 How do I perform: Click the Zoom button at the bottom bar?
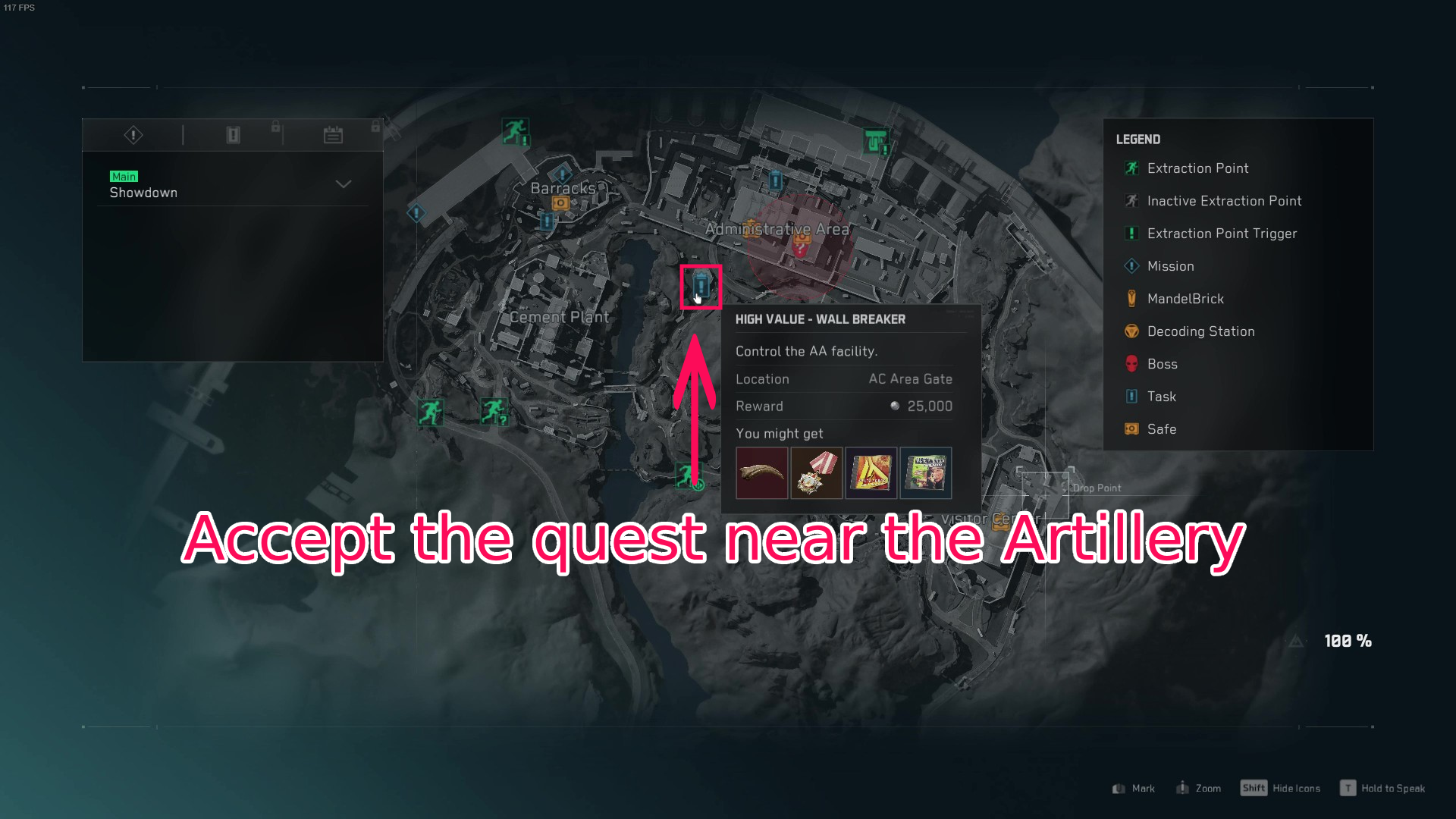point(1200,788)
